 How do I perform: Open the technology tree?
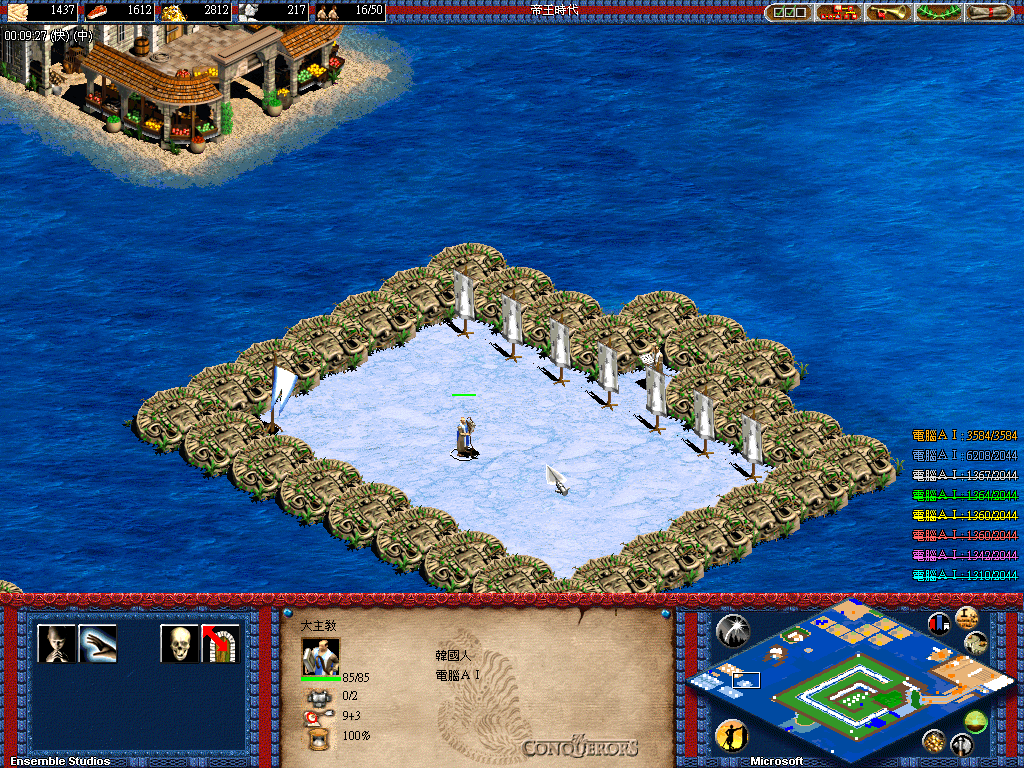coord(840,12)
